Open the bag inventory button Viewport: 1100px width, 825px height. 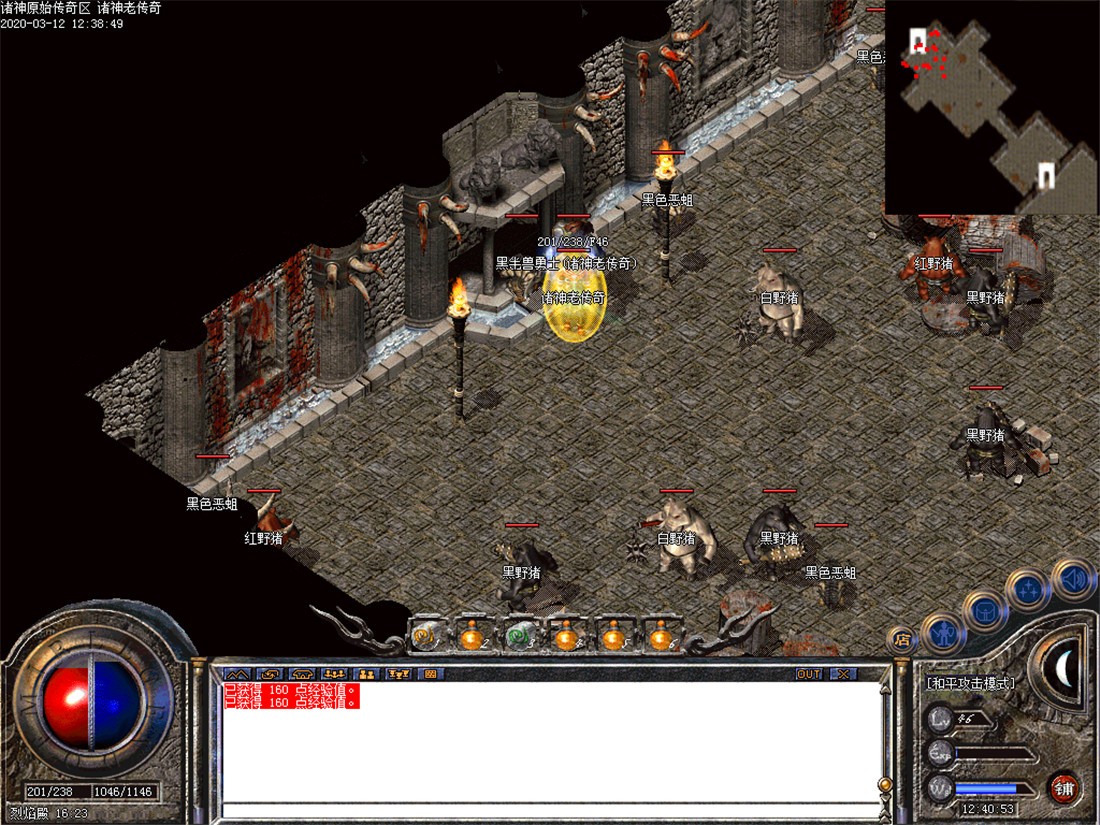984,609
